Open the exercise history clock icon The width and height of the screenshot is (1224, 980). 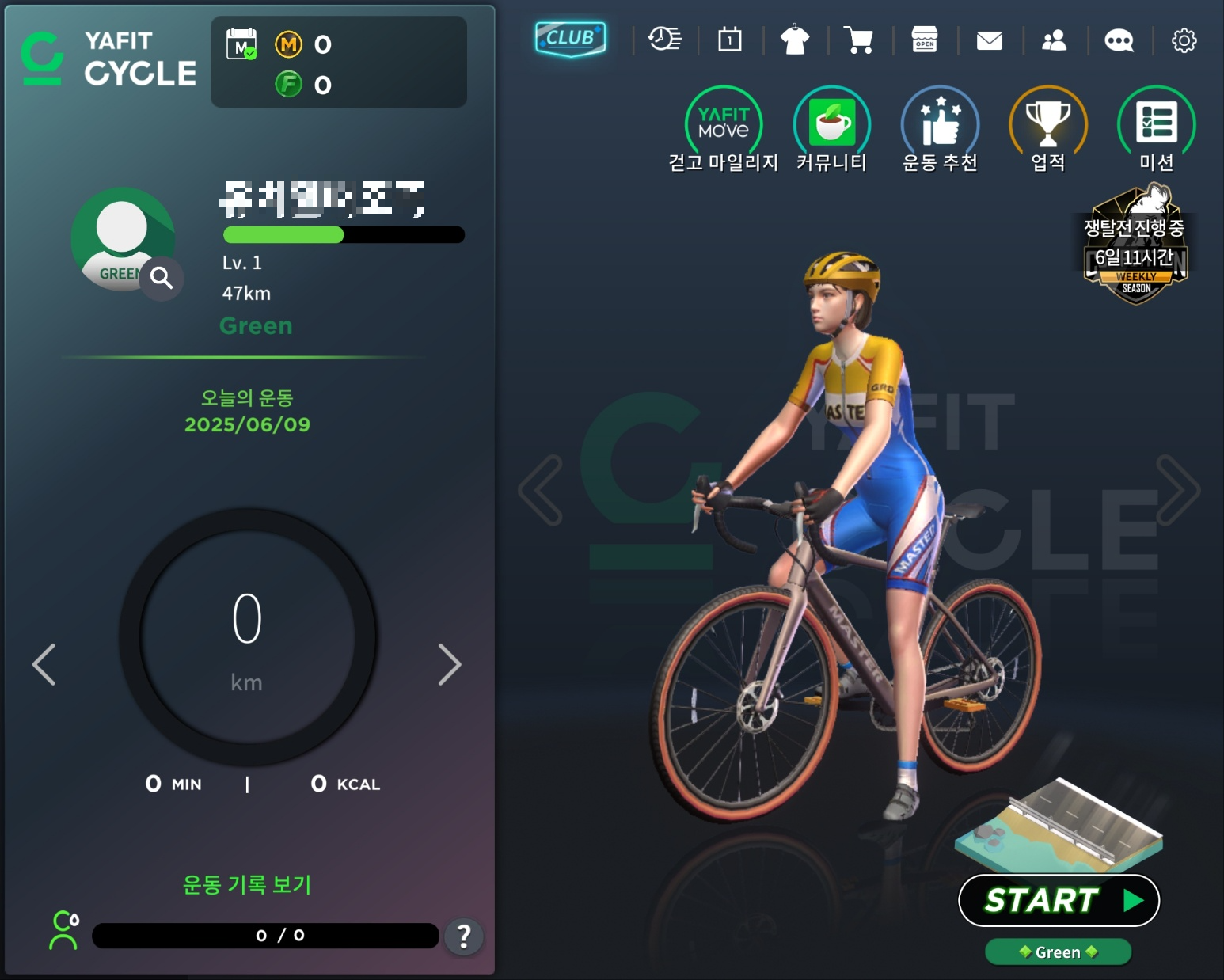665,39
